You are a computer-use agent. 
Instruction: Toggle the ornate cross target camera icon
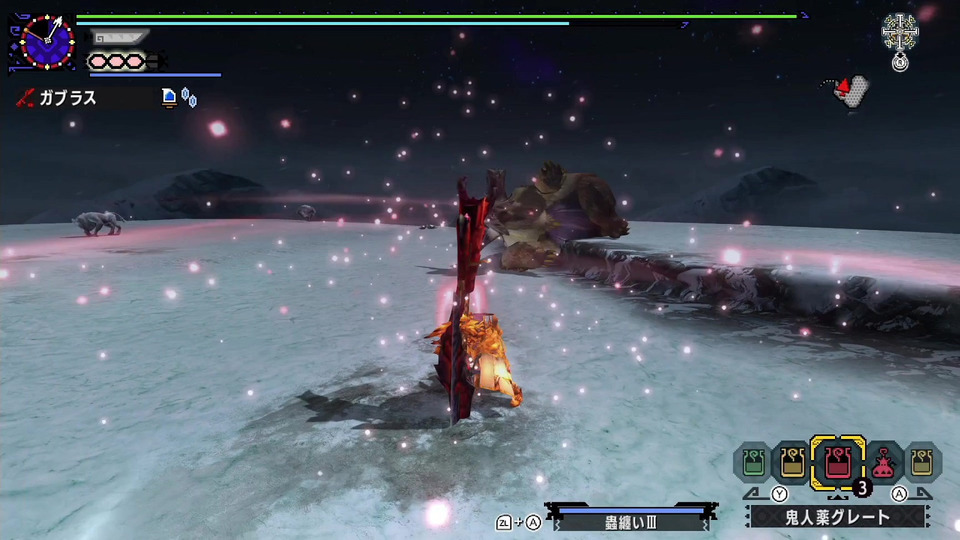(x=900, y=33)
